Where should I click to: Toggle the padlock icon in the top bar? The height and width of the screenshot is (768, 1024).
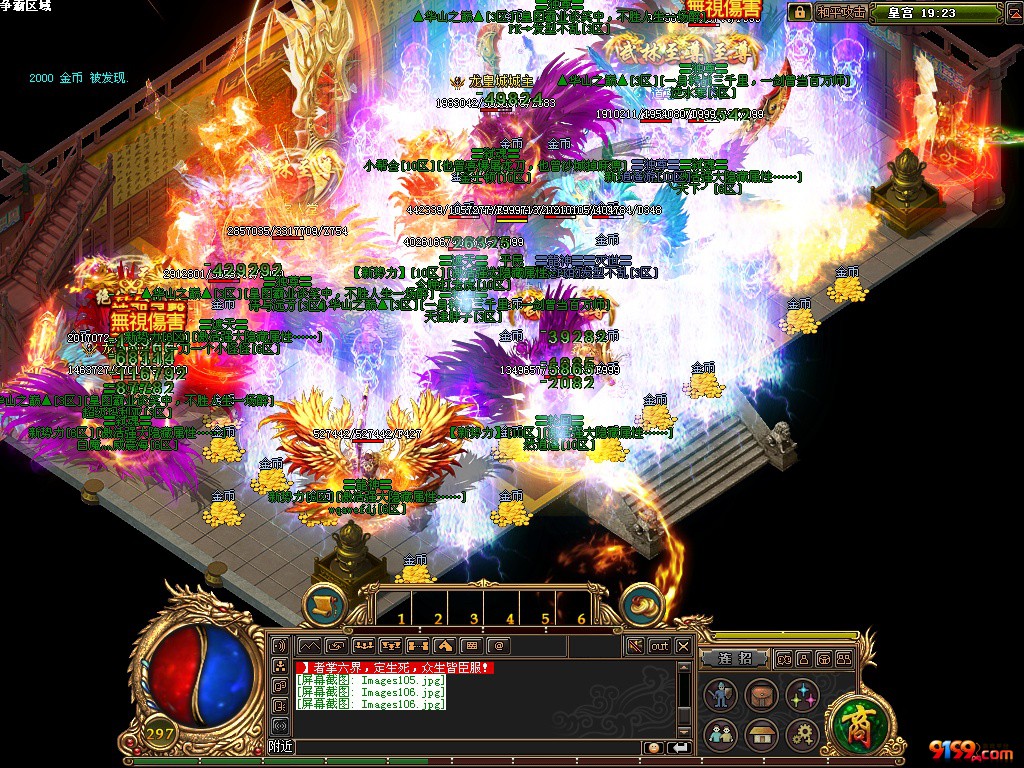click(x=799, y=13)
